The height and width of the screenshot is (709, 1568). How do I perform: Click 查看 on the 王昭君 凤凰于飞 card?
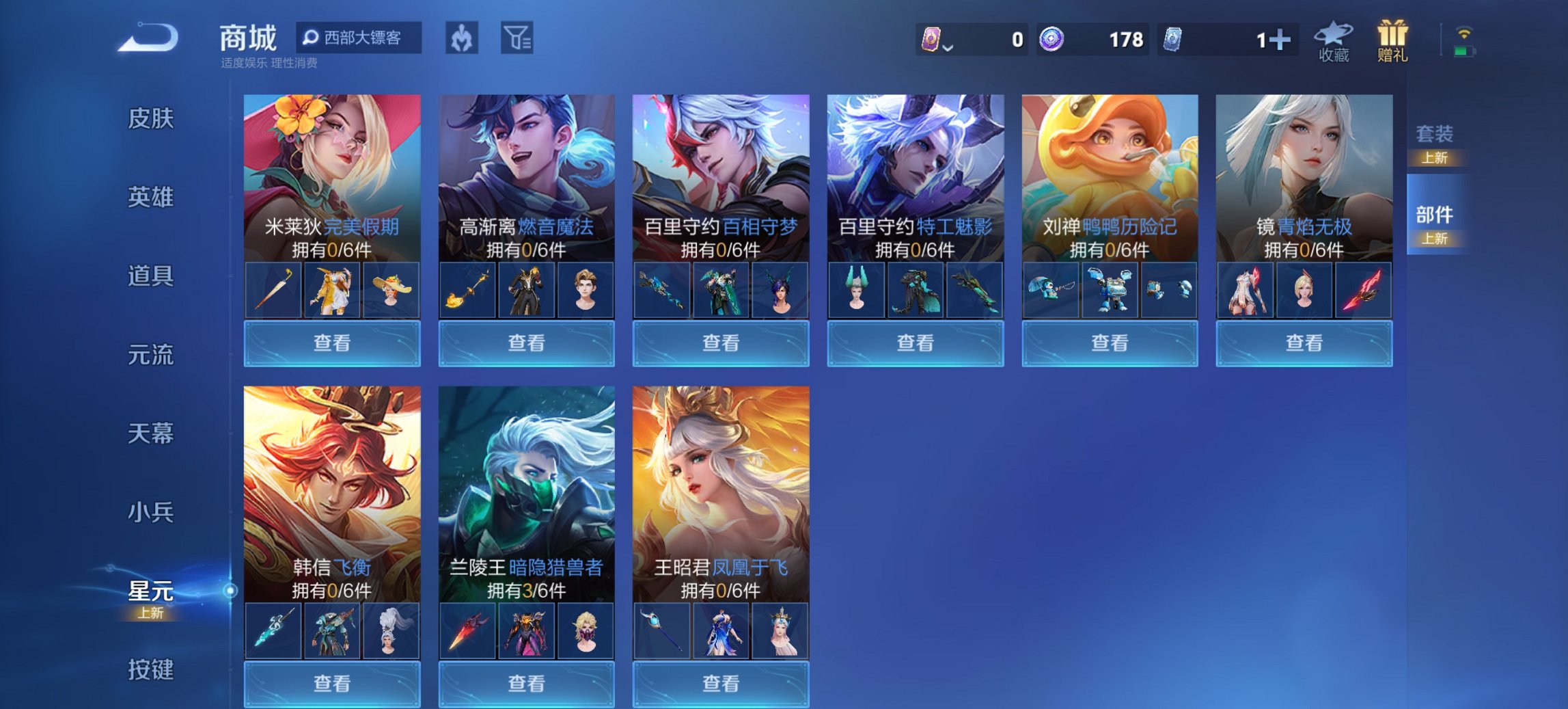click(720, 684)
